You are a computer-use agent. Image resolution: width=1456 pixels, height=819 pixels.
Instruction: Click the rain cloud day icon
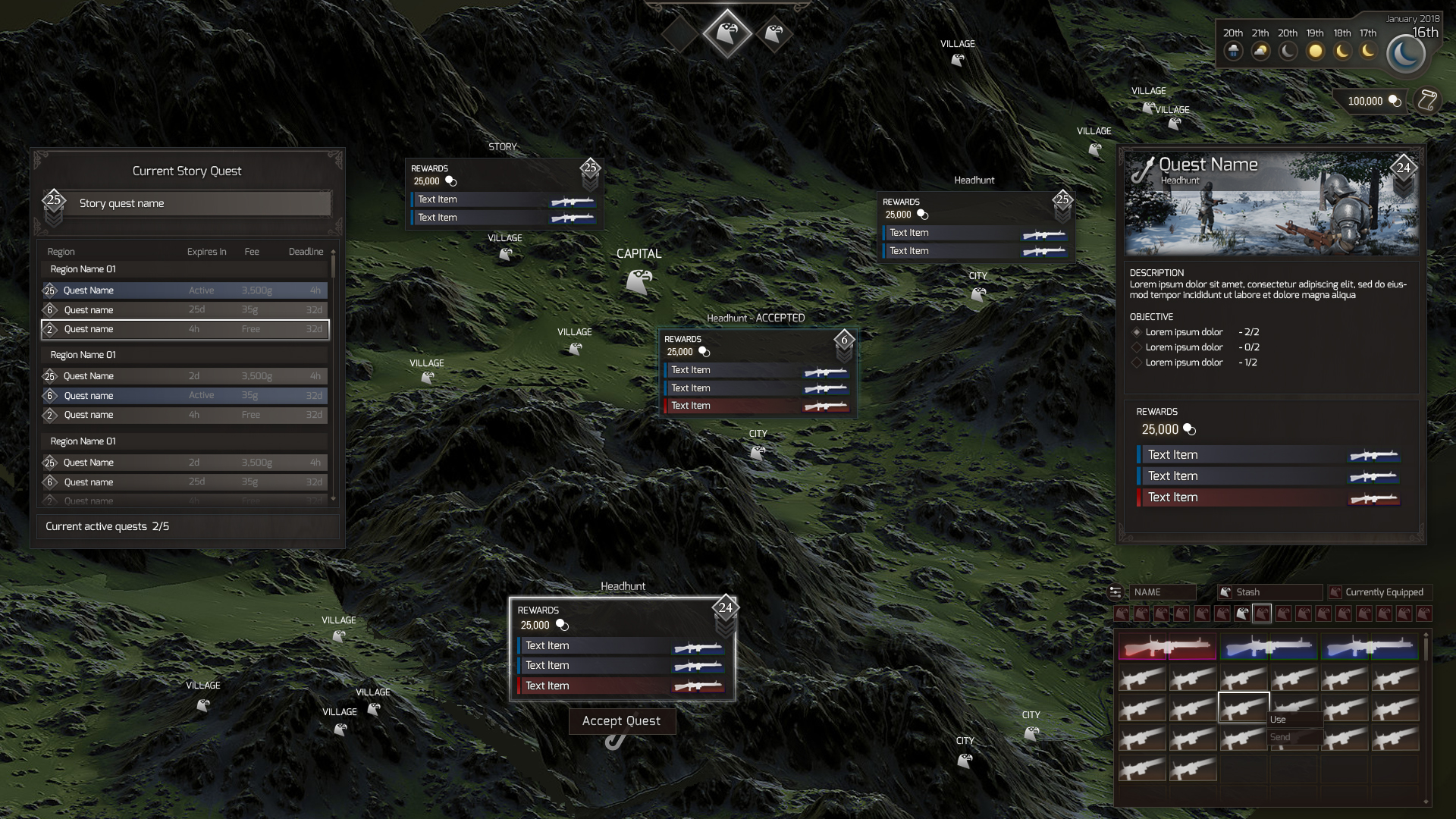tap(1234, 52)
